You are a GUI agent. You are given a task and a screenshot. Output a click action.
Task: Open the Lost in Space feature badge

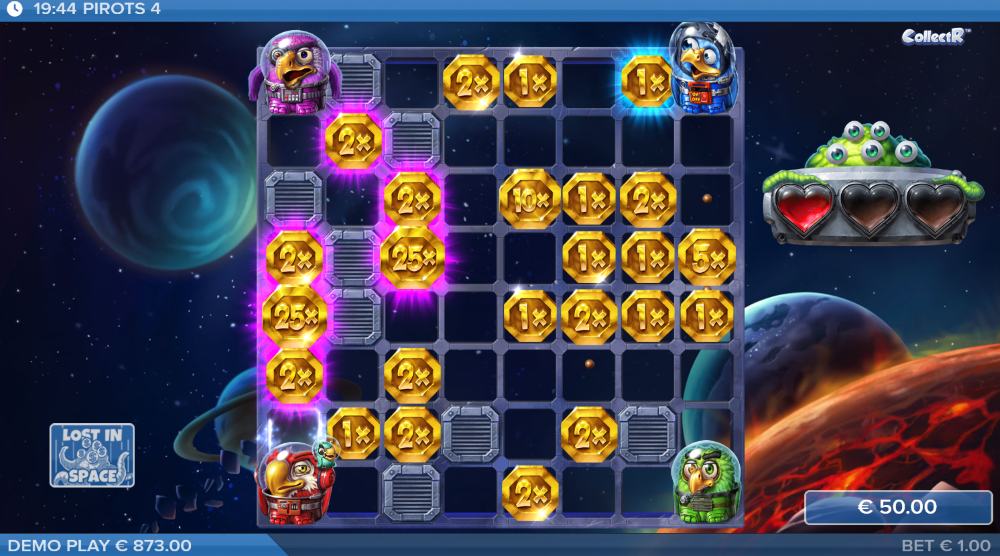(92, 456)
